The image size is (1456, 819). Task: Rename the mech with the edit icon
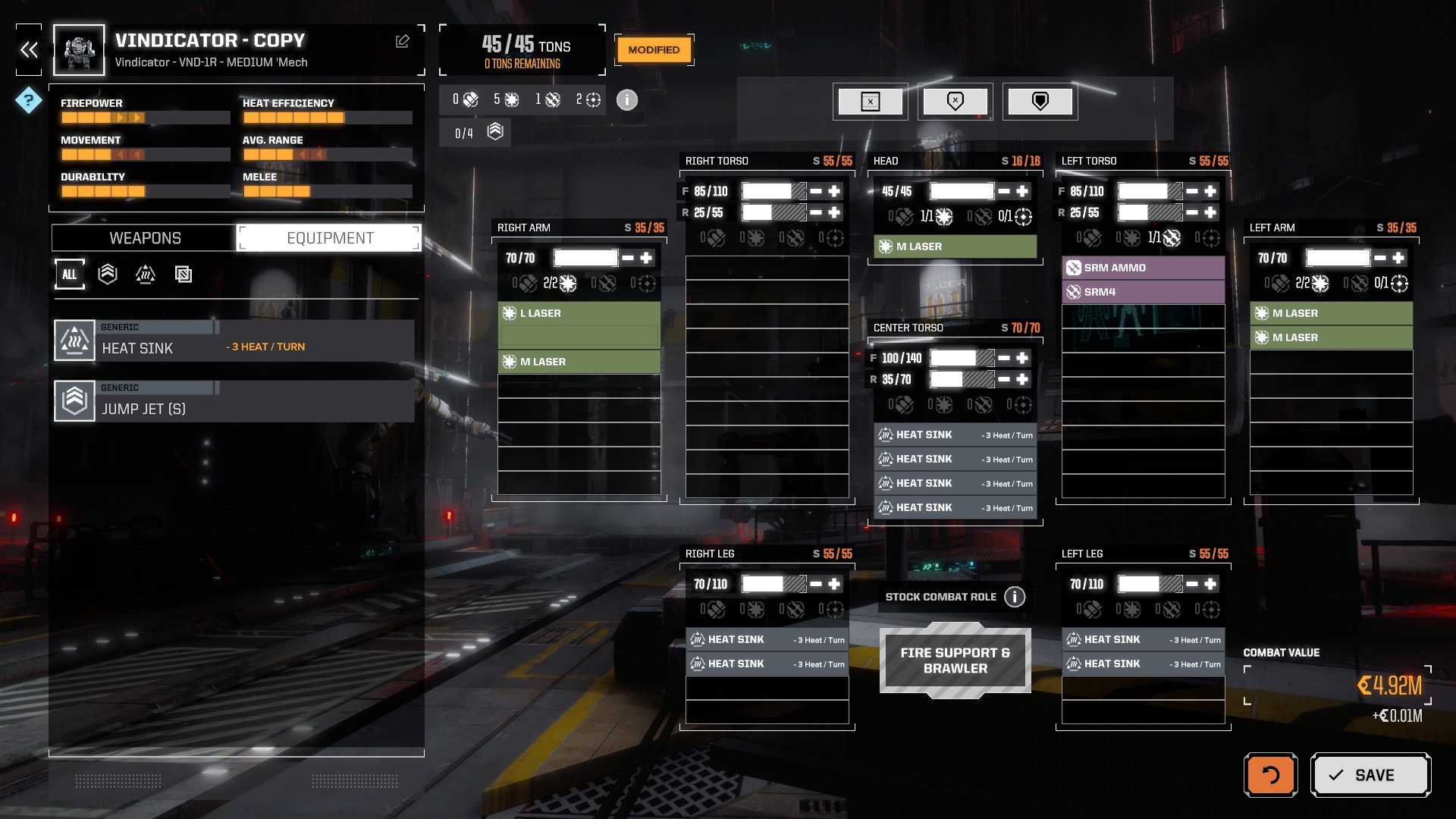coord(403,42)
